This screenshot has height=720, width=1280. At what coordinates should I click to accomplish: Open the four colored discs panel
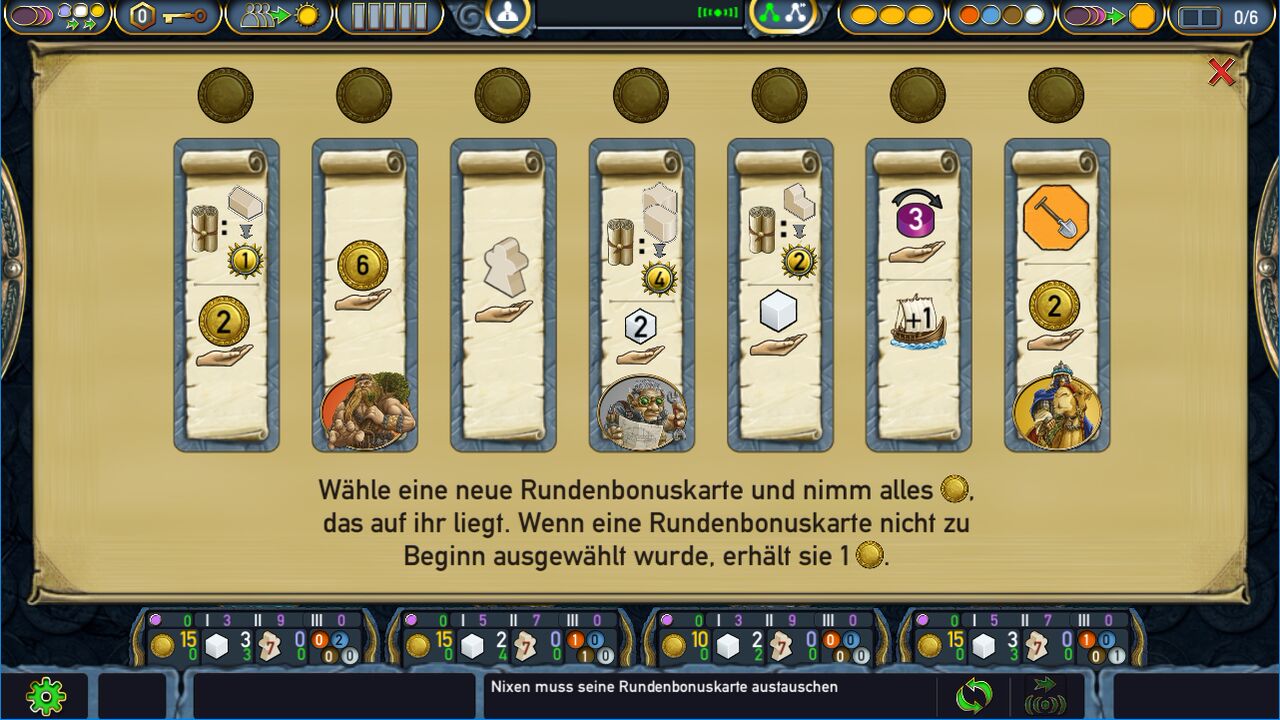[x=1001, y=16]
